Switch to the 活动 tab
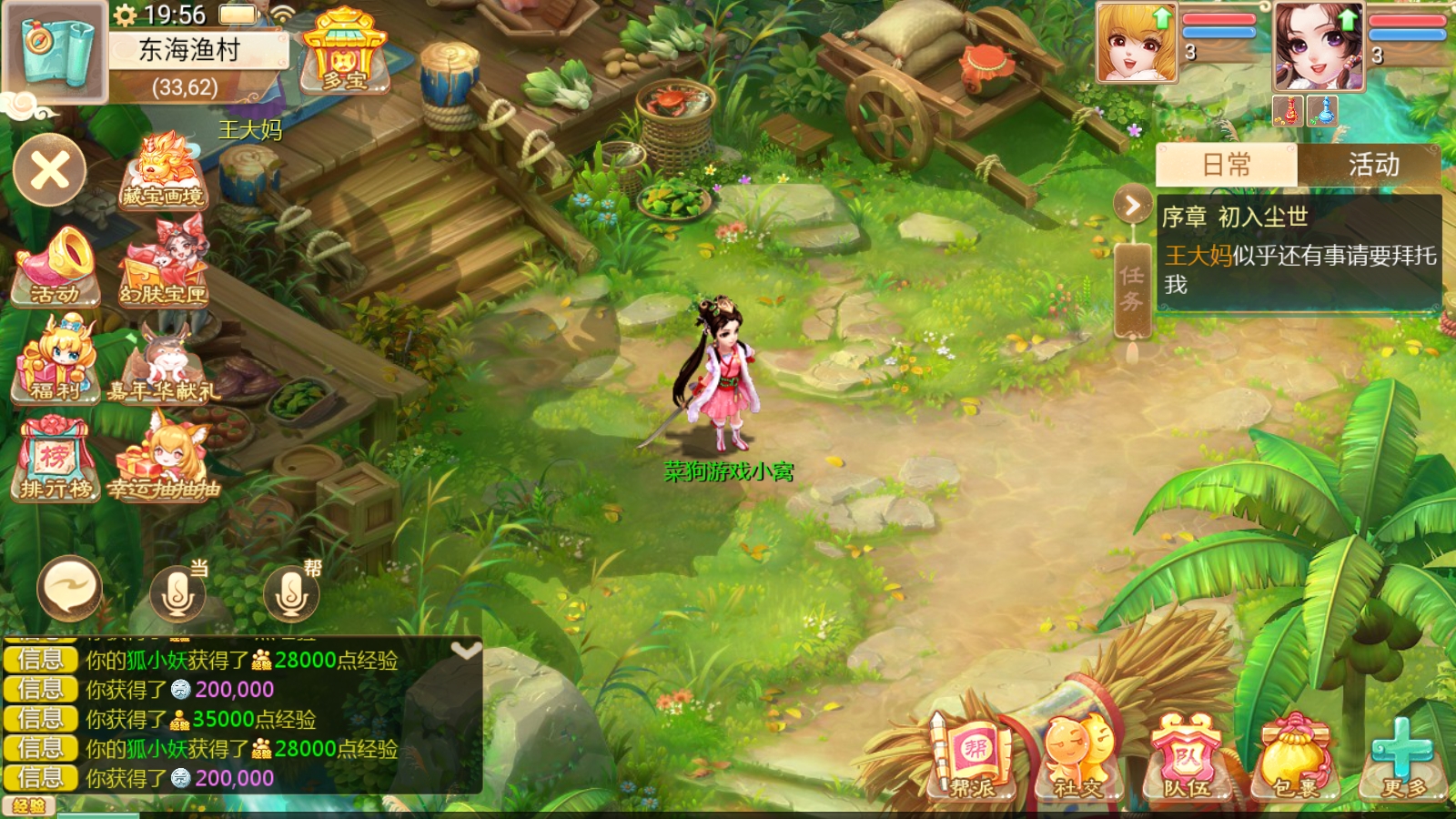 tap(1372, 165)
